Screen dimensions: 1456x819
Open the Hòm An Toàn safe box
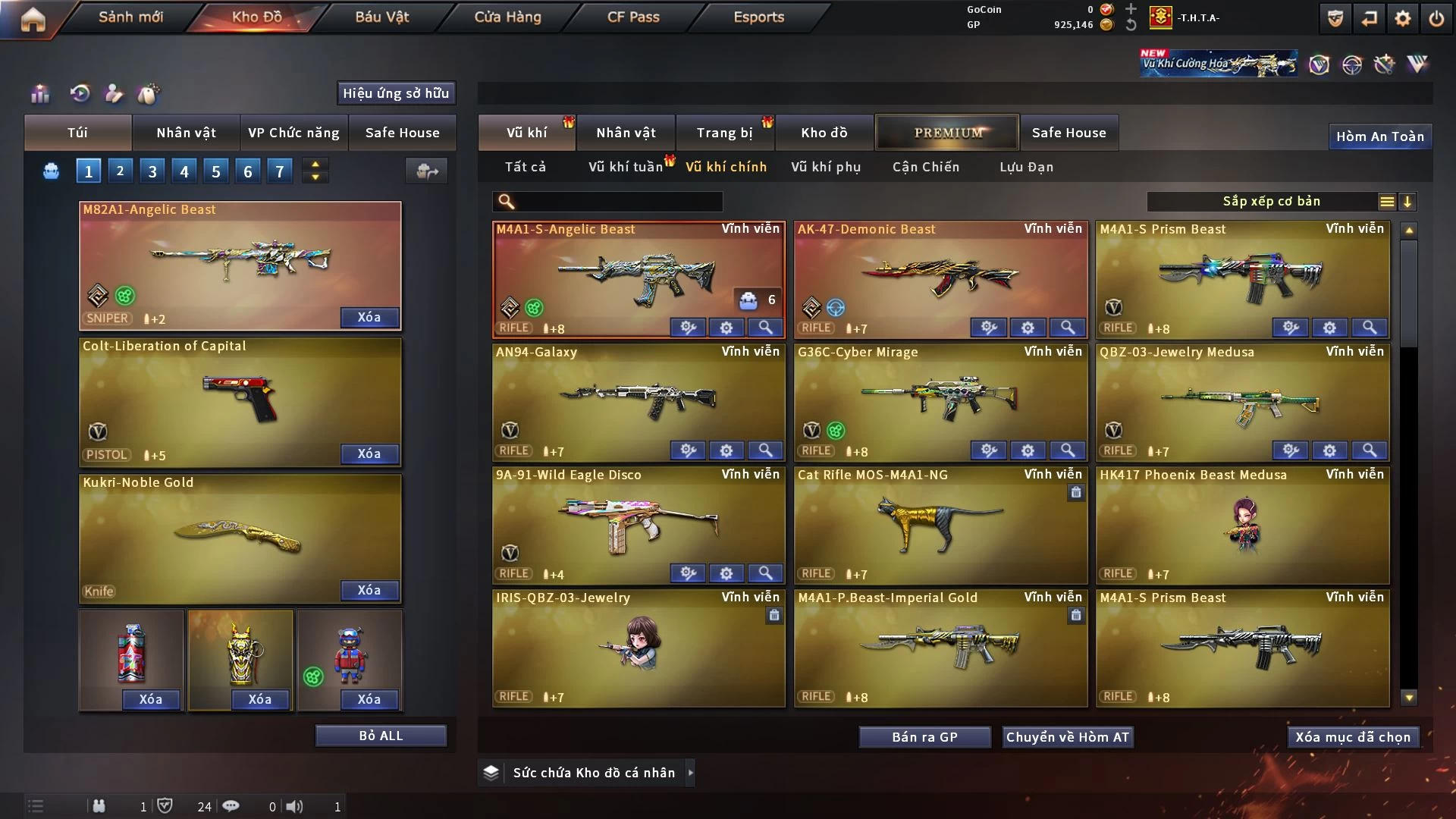click(x=1379, y=136)
